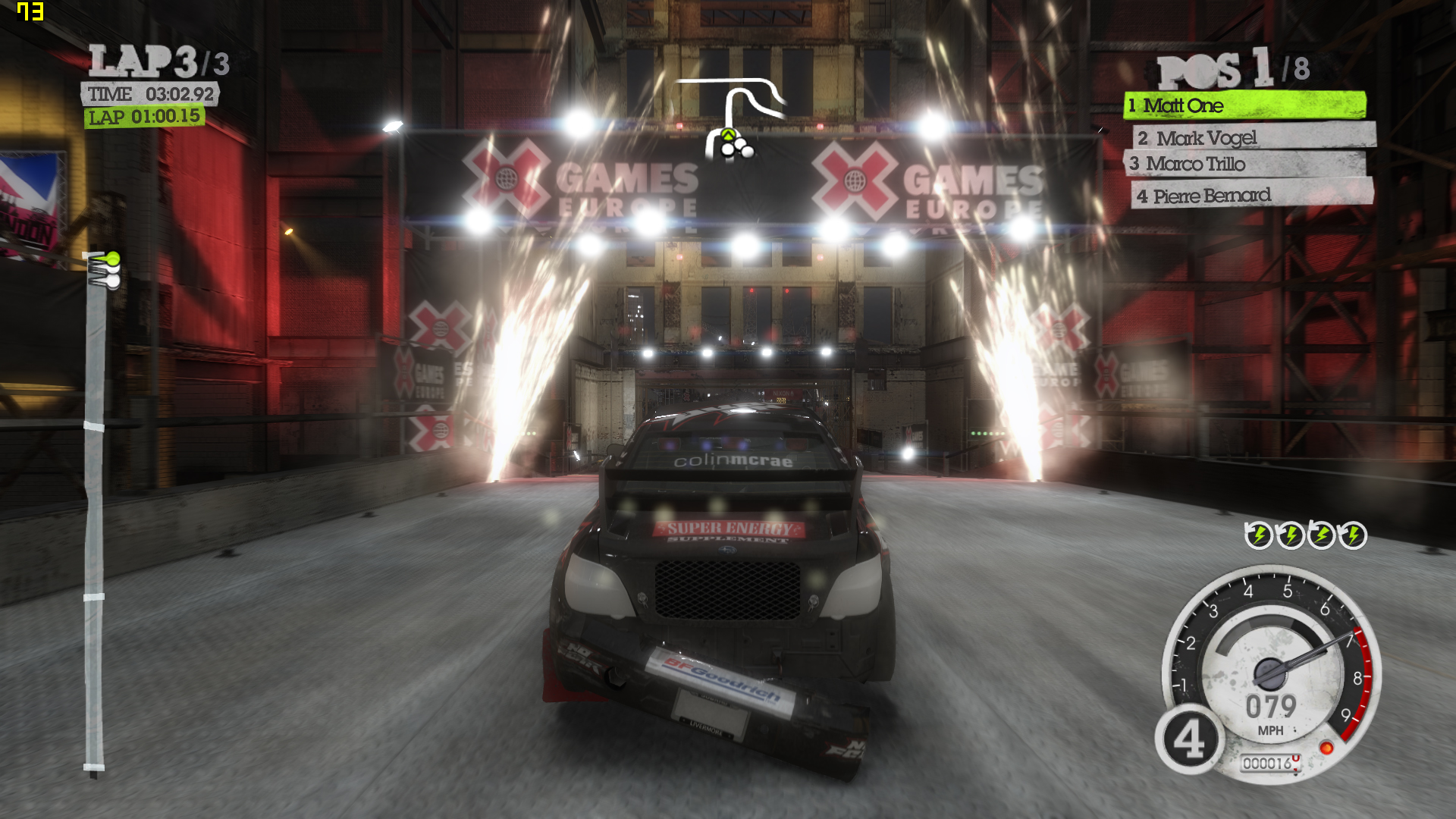This screenshot has width=1456, height=819.
Task: Select the Marco Trillo standings entry
Action: (1244, 164)
